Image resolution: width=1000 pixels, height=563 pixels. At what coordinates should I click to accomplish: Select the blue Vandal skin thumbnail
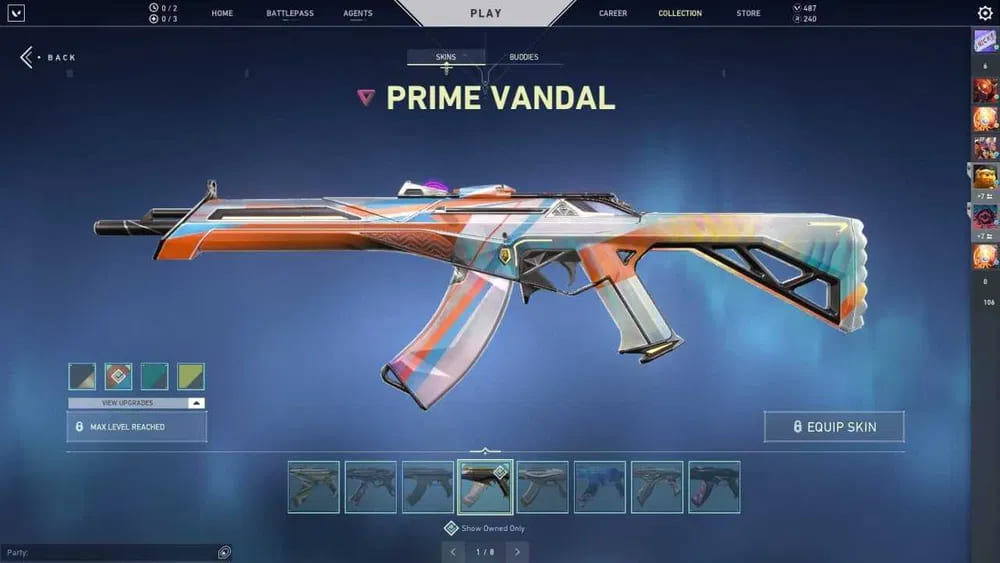[600, 487]
